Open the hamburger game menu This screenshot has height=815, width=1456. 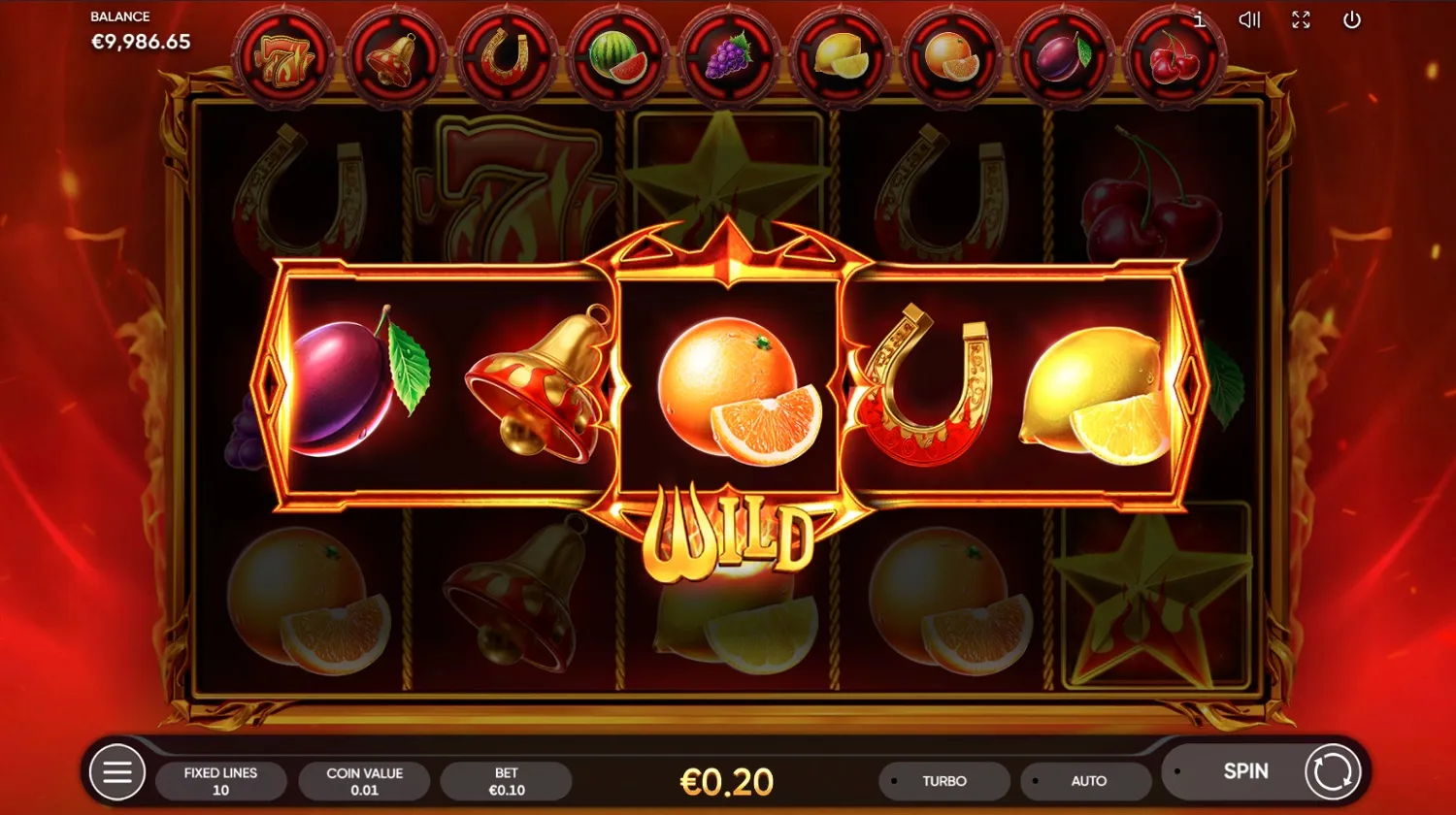[x=118, y=771]
